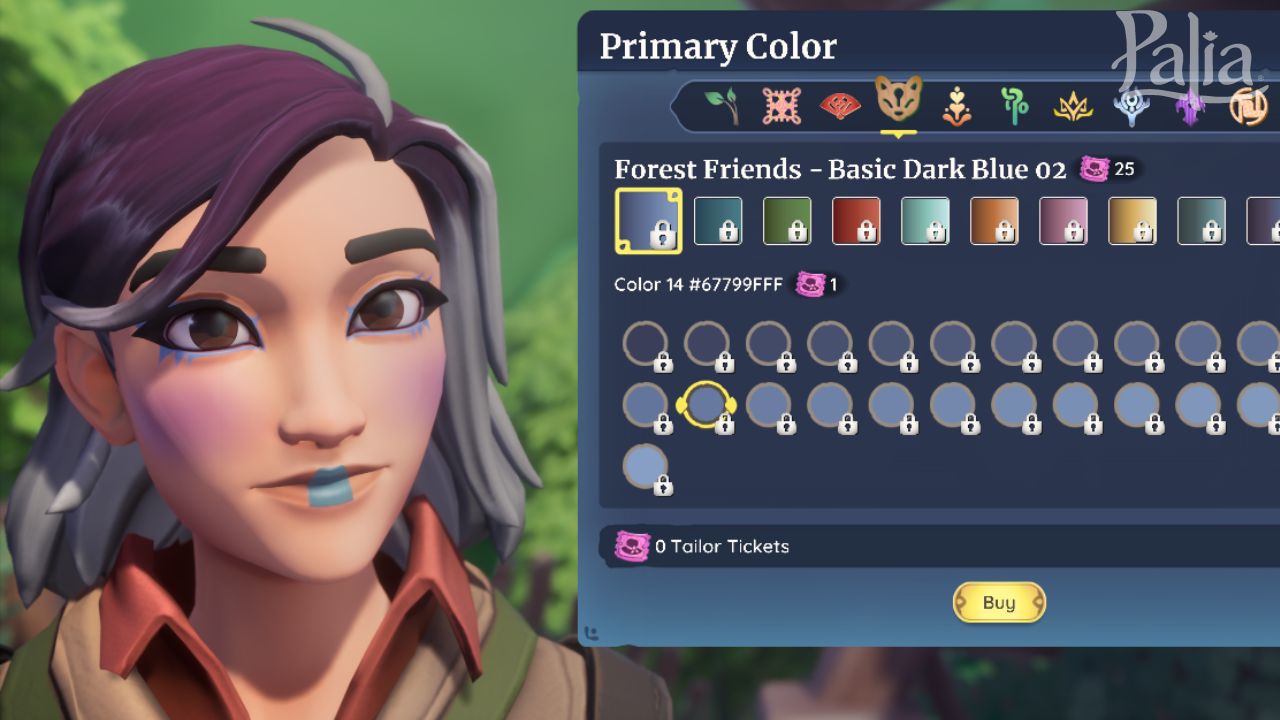
Task: Open the pink lace pattern palette tab
Action: (781, 105)
